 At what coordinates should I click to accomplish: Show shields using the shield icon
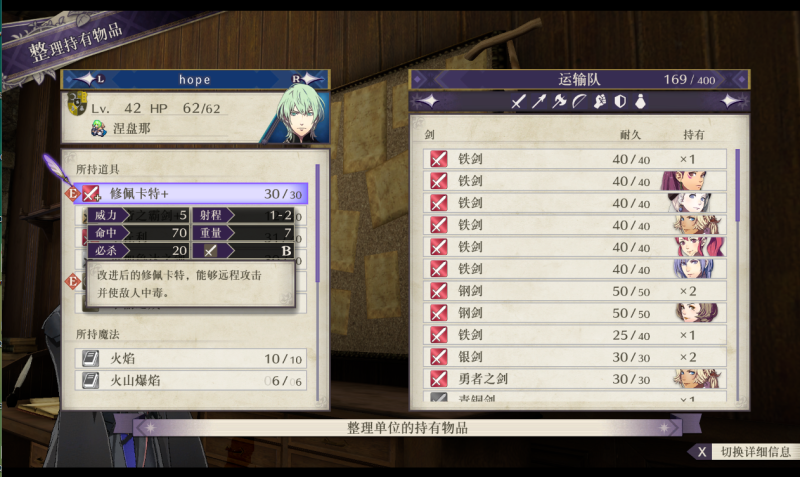coord(620,101)
